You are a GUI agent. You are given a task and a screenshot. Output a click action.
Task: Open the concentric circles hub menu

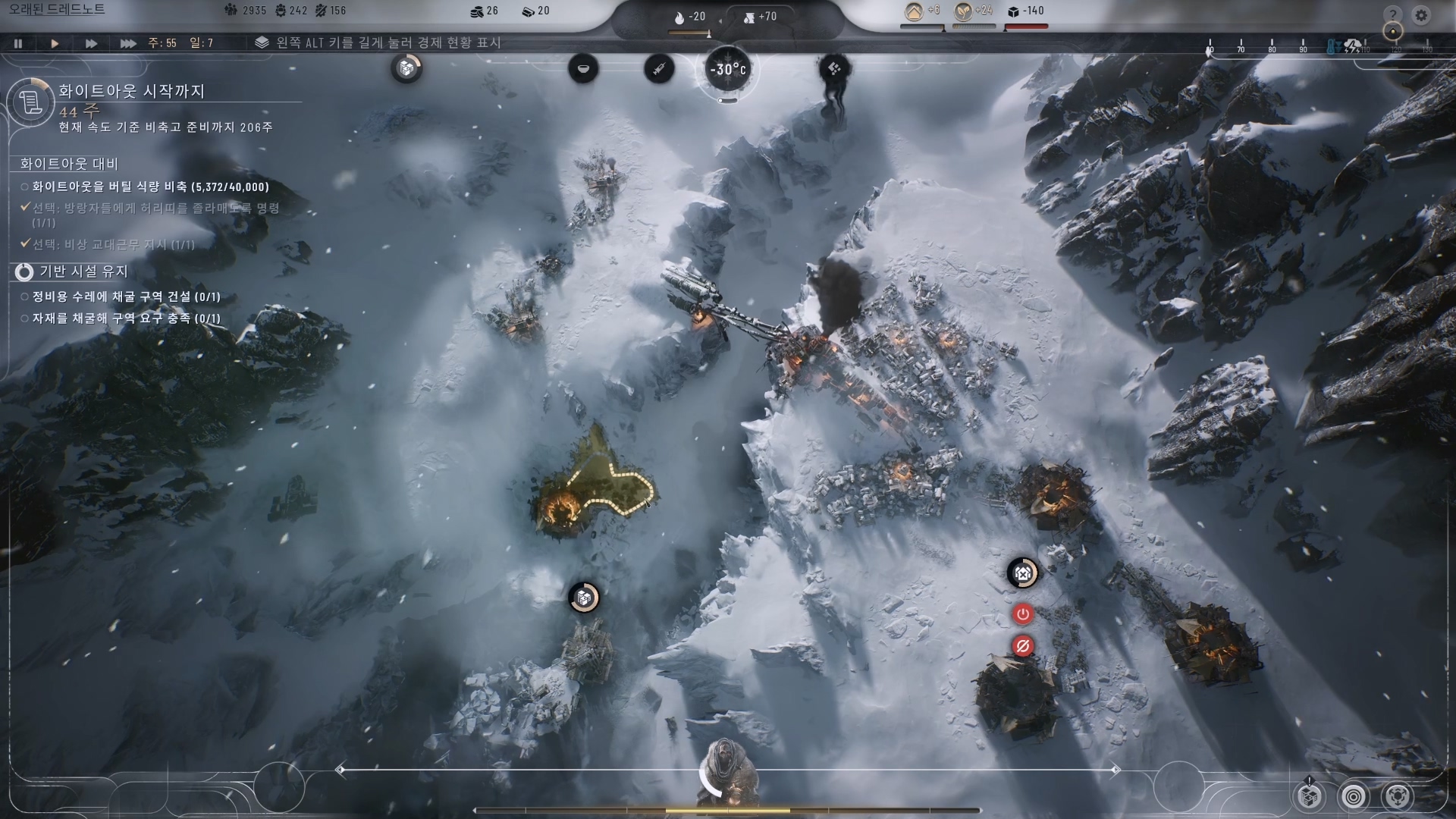(1354, 796)
